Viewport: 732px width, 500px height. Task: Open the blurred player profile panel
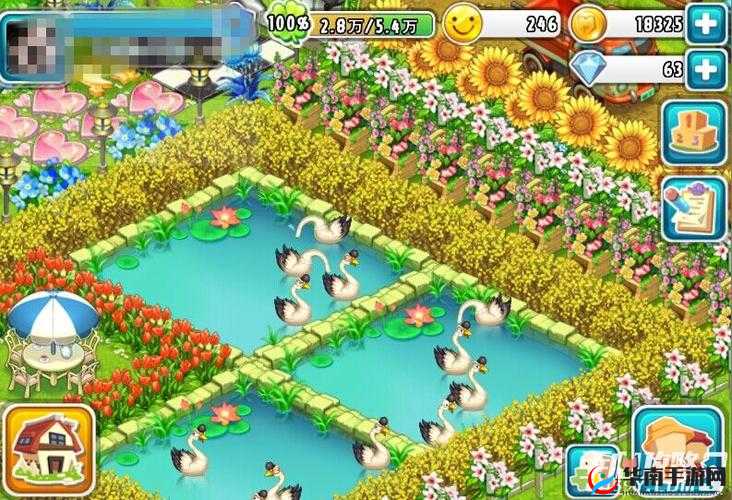click(120, 42)
